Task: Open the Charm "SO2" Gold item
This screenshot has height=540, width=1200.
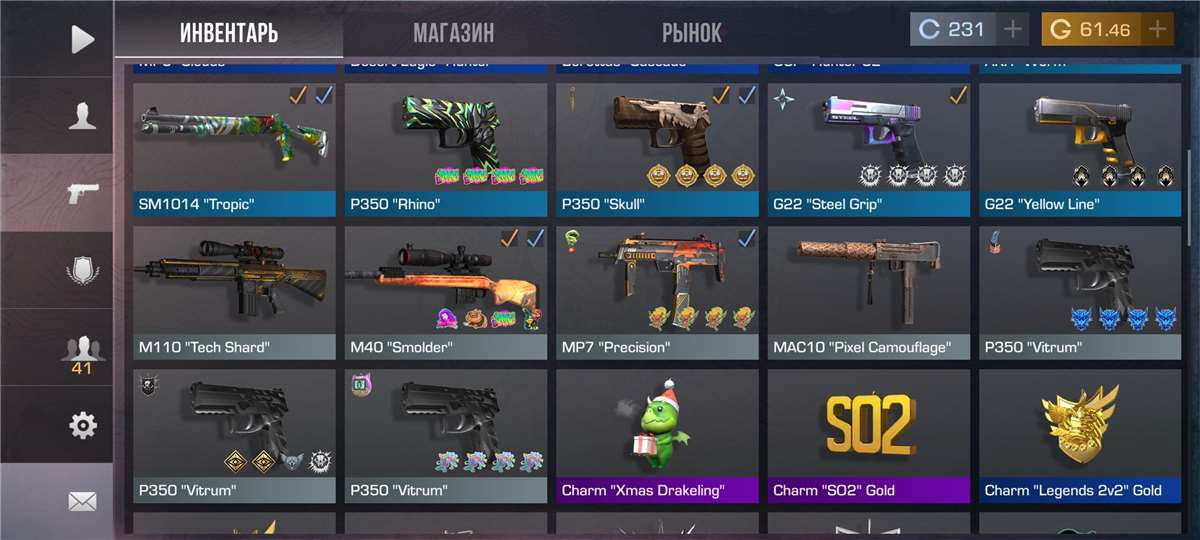Action: 869,435
